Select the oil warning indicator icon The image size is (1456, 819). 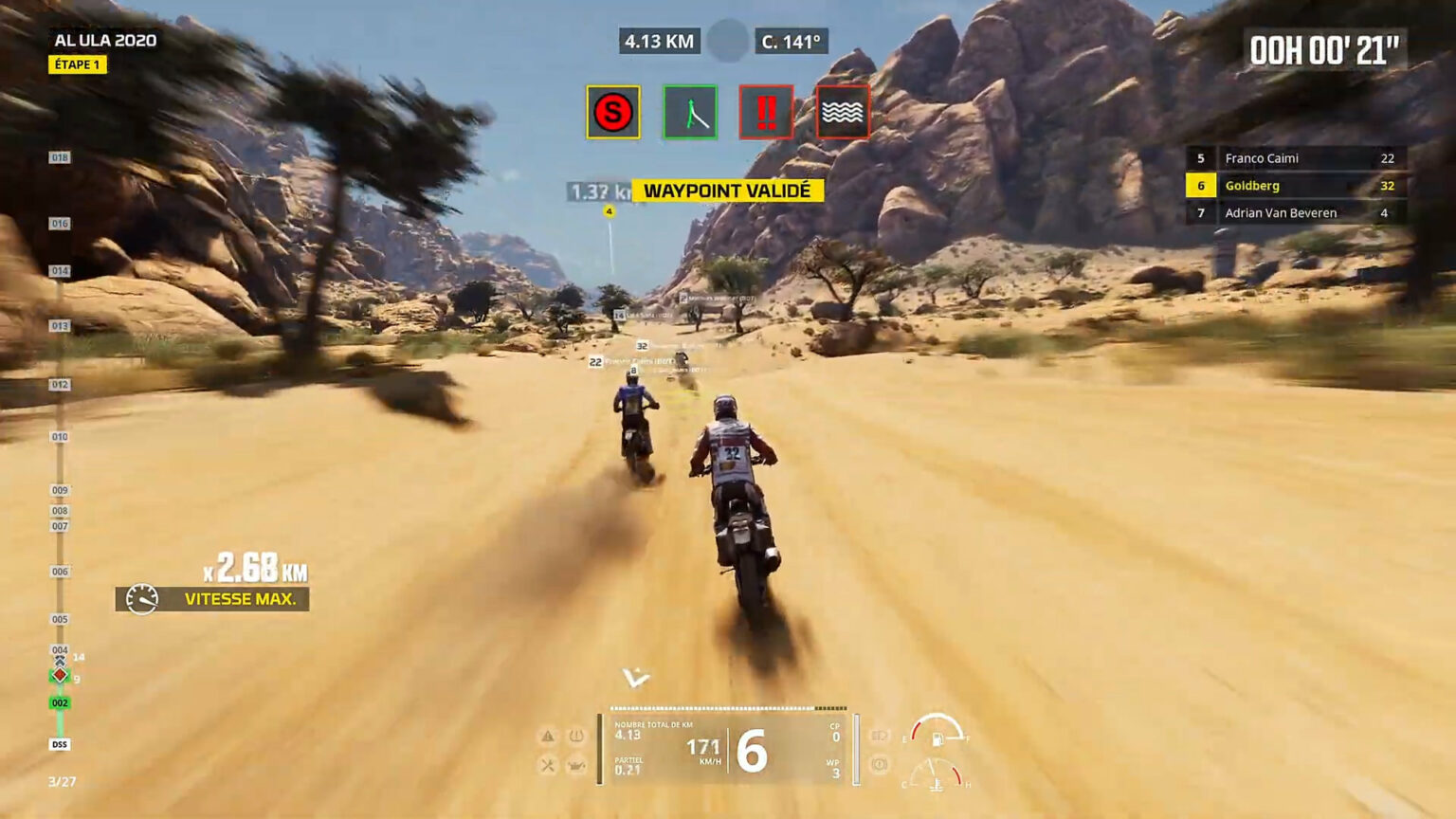coord(575,765)
